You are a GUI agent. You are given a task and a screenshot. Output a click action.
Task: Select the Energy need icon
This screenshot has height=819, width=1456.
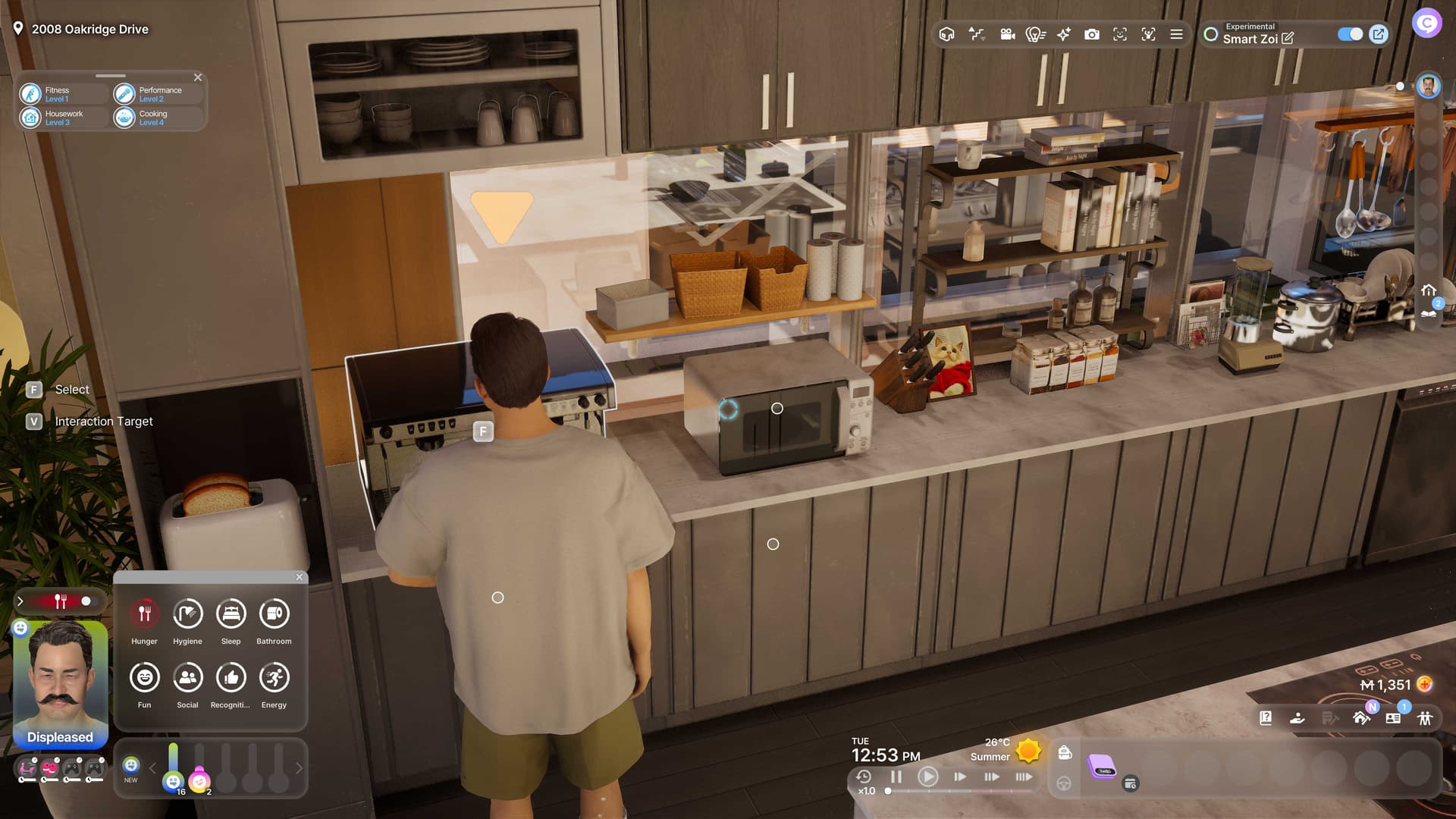pyautogui.click(x=274, y=677)
